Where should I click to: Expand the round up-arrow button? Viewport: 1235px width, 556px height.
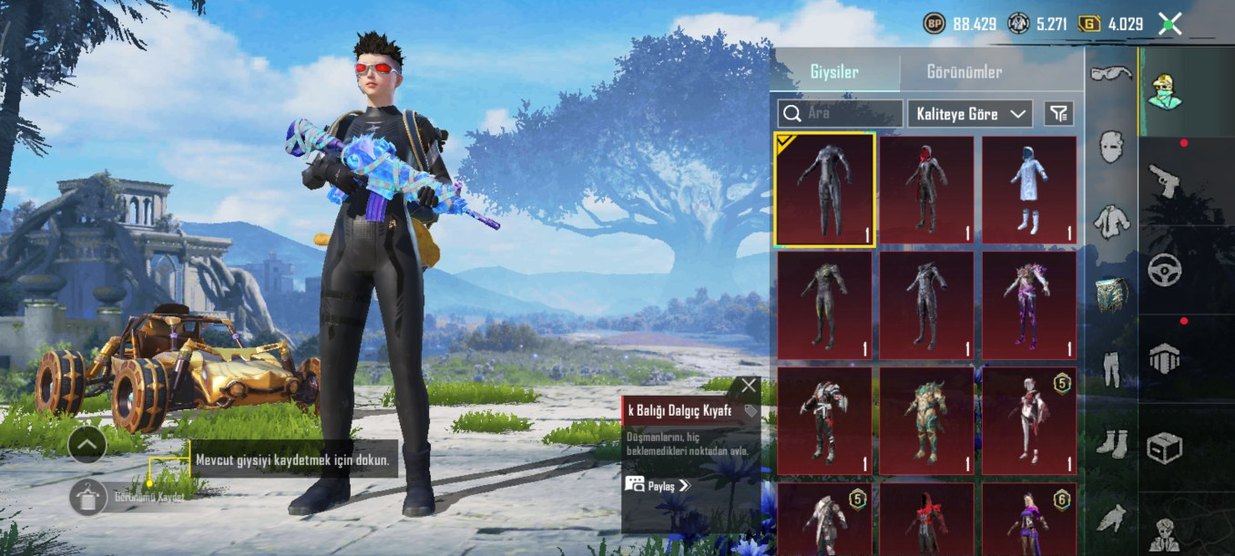pyautogui.click(x=87, y=443)
